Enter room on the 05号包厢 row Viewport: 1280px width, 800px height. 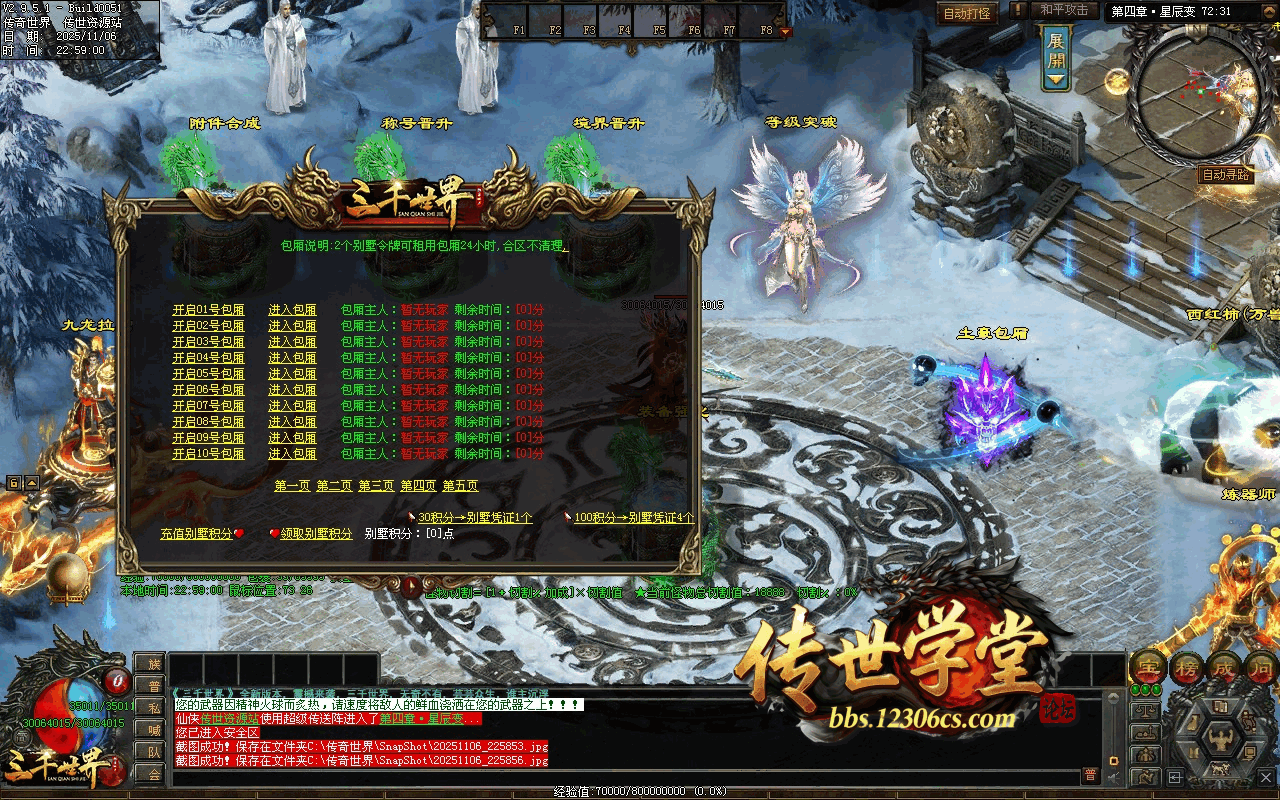(292, 374)
